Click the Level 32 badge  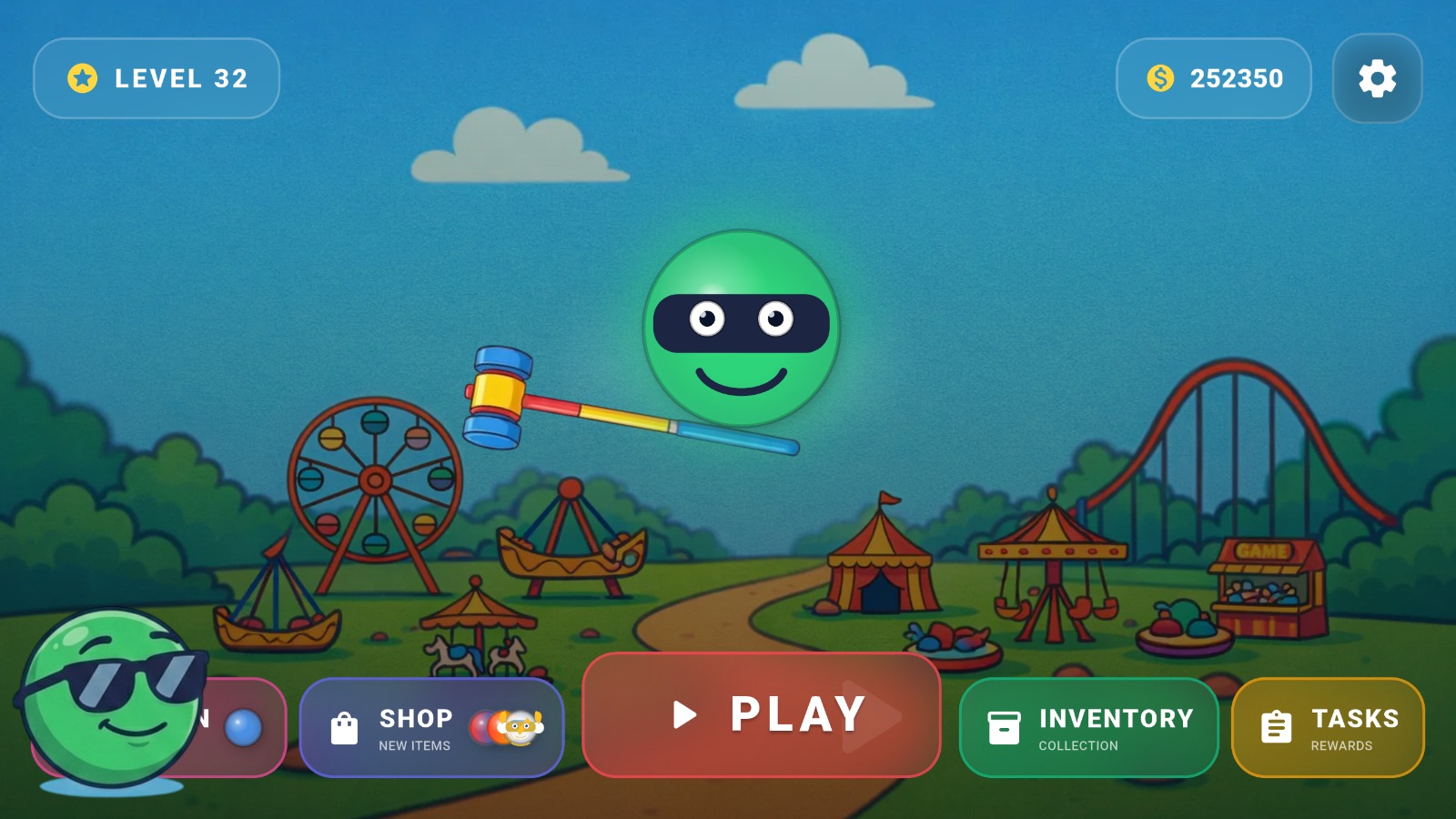157,78
